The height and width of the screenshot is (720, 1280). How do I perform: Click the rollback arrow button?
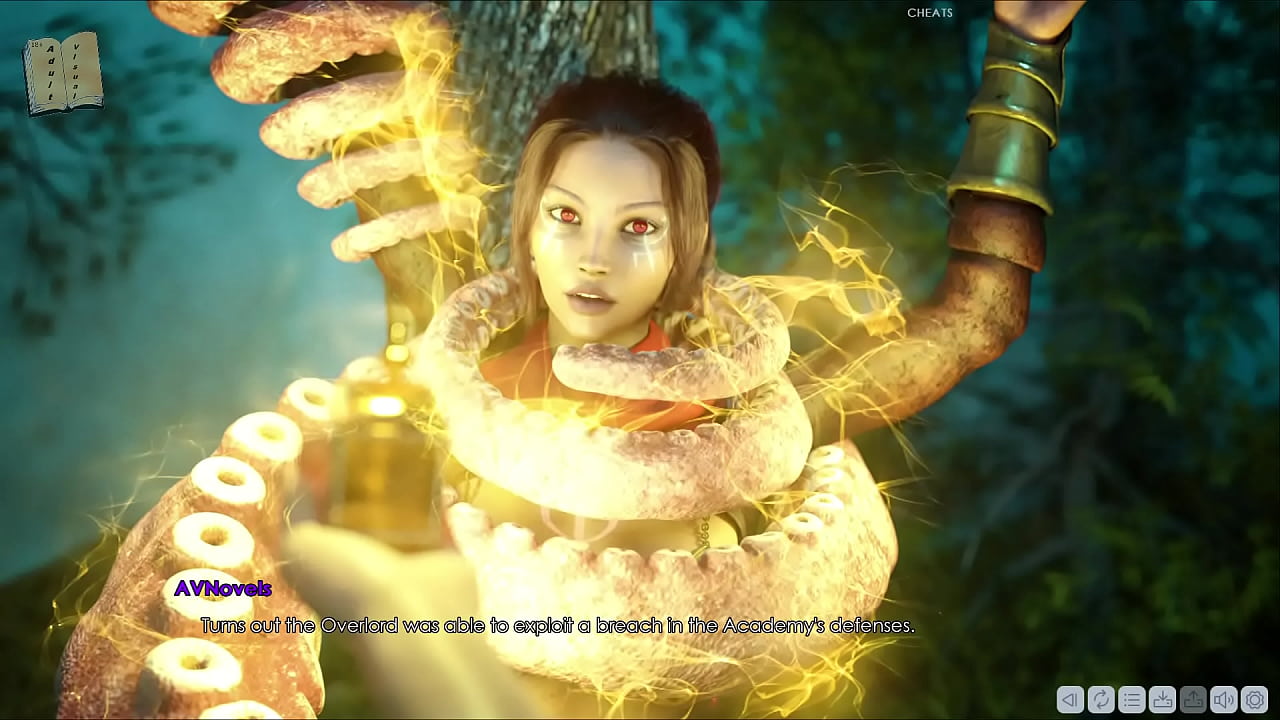click(x=1070, y=700)
